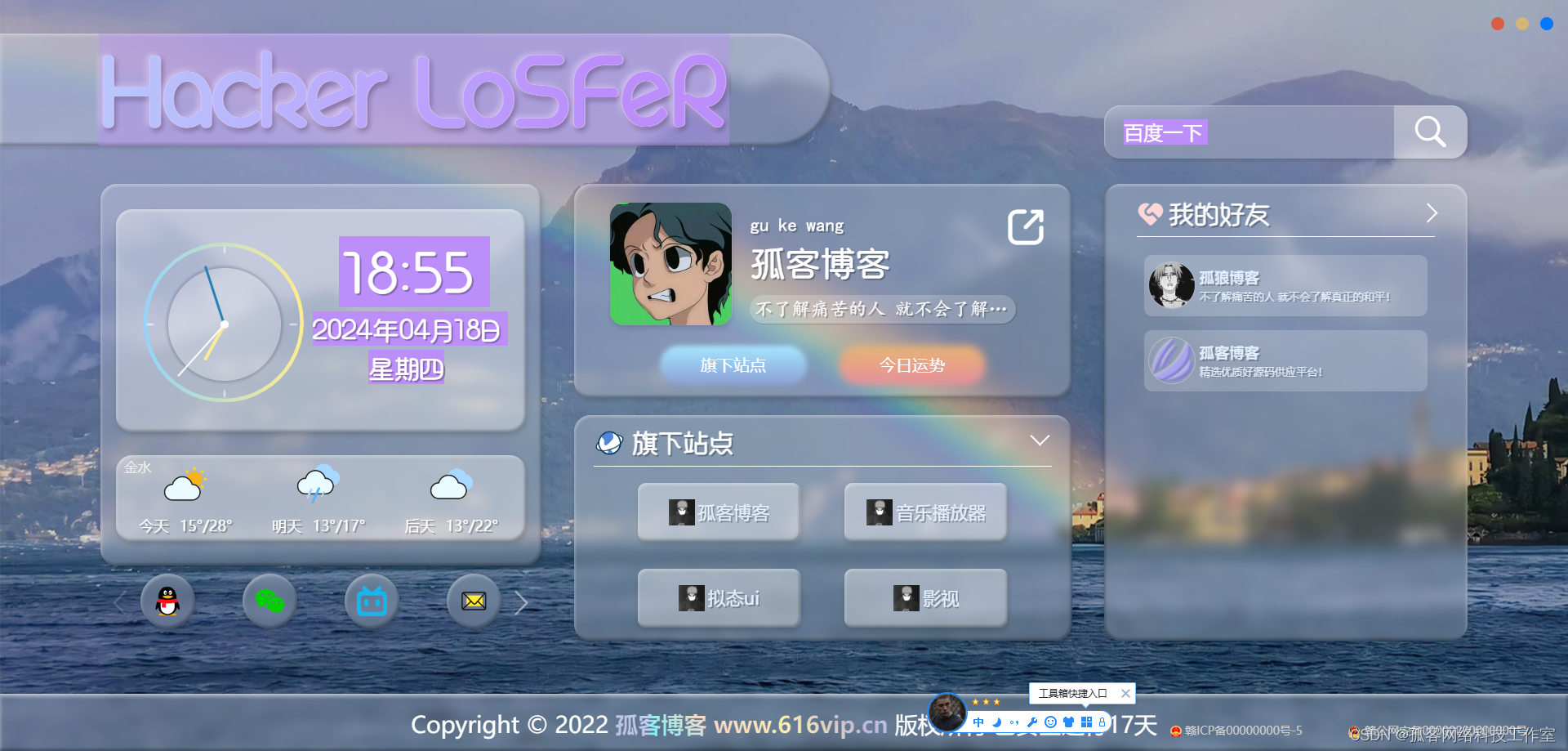
Task: Click the heart icon beside 我的好友
Action: pyautogui.click(x=1150, y=213)
